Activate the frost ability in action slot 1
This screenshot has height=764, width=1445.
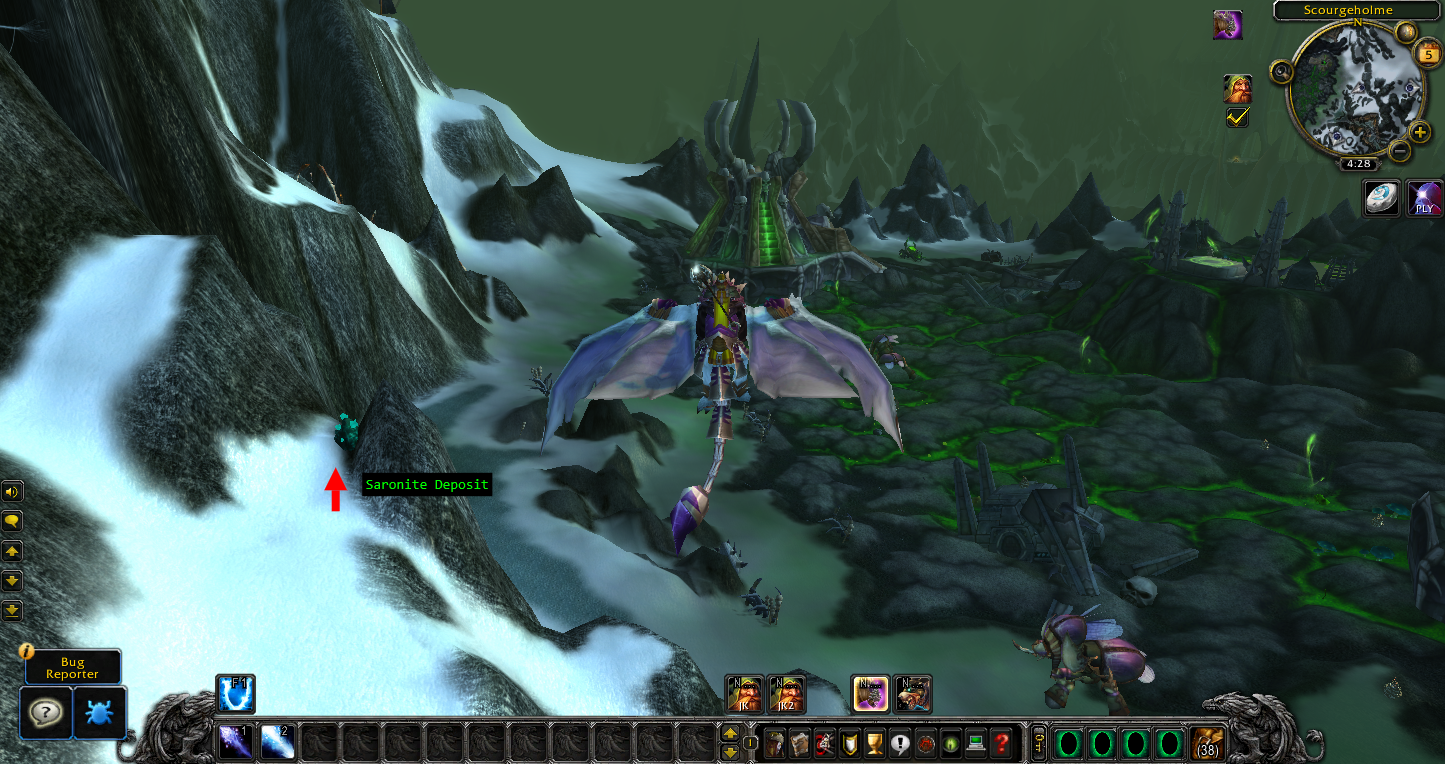[234, 743]
